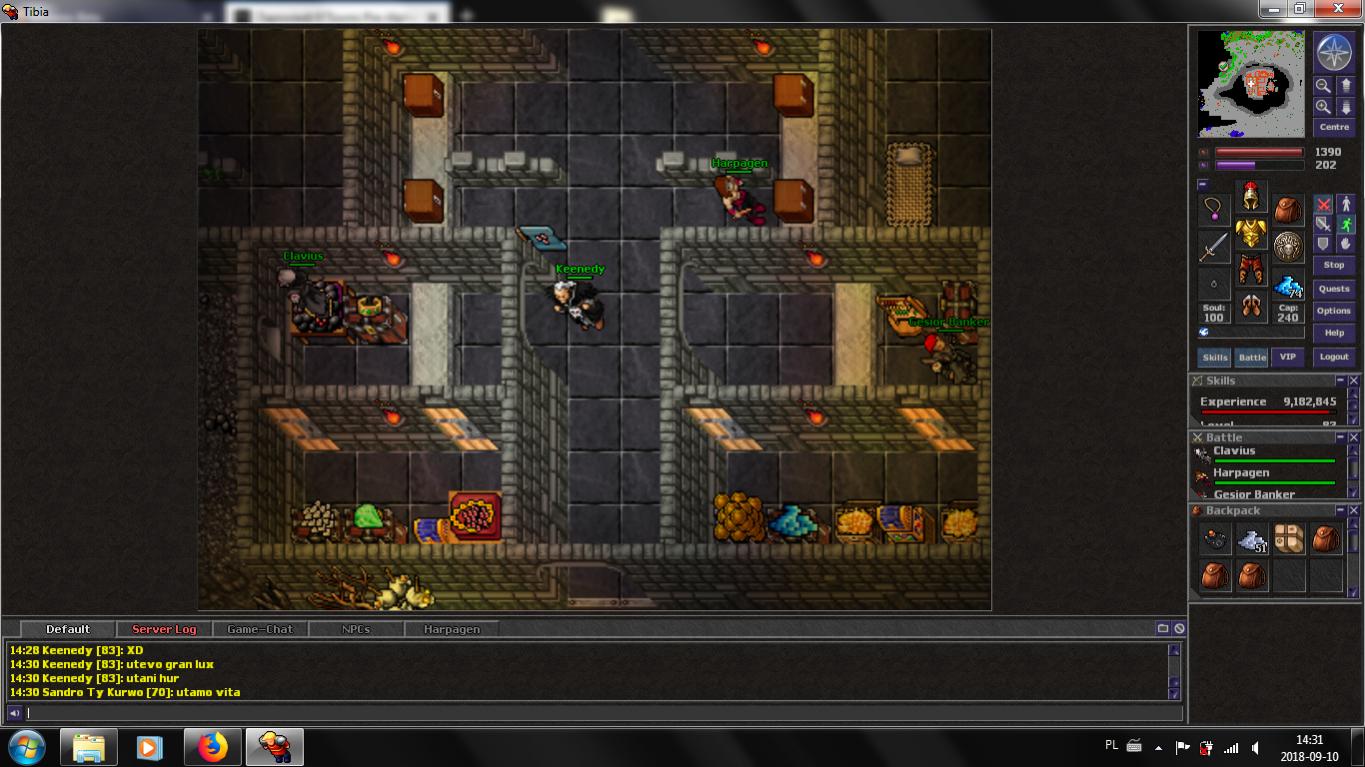Select the sword in the weapon slot
Viewport: 1365px width, 767px height.
pos(1214,246)
